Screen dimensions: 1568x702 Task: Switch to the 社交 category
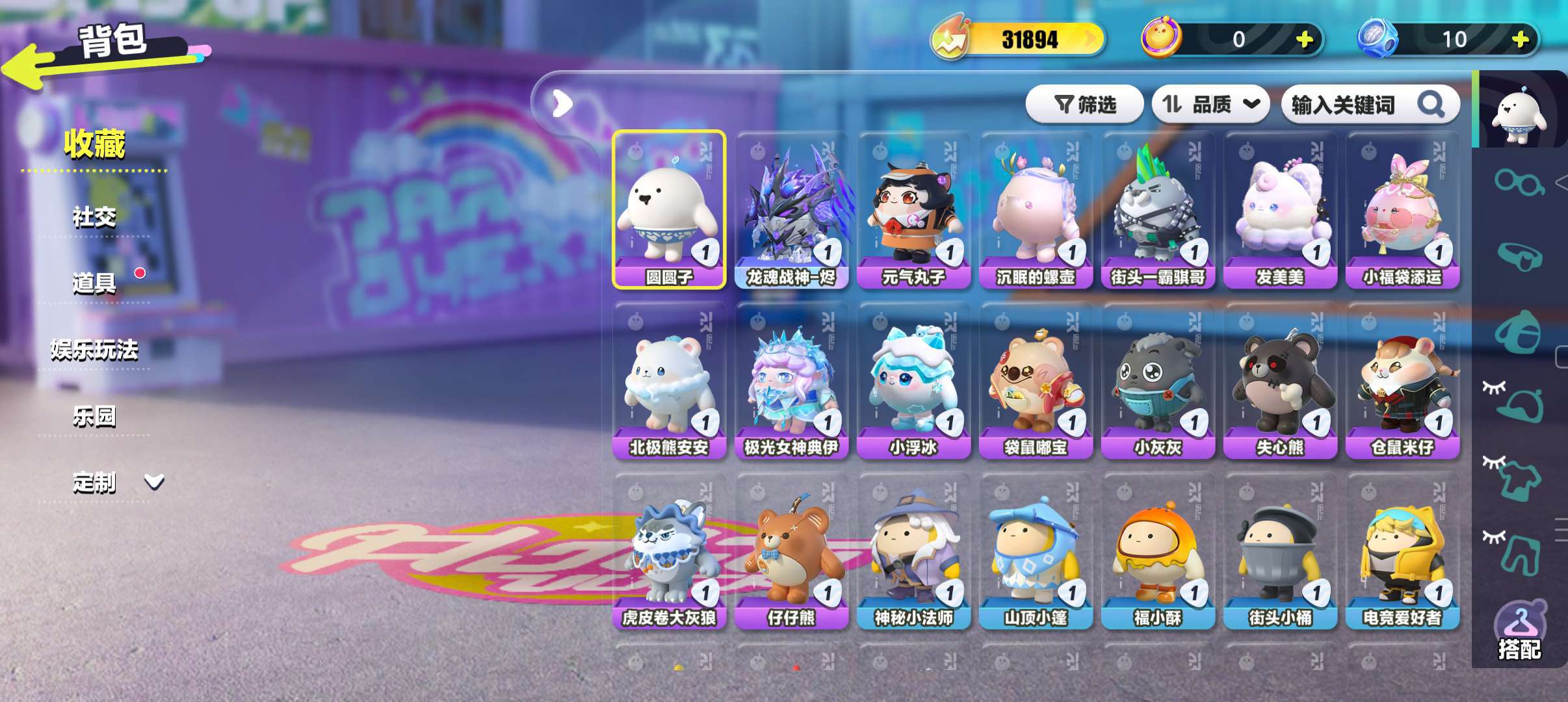[94, 217]
